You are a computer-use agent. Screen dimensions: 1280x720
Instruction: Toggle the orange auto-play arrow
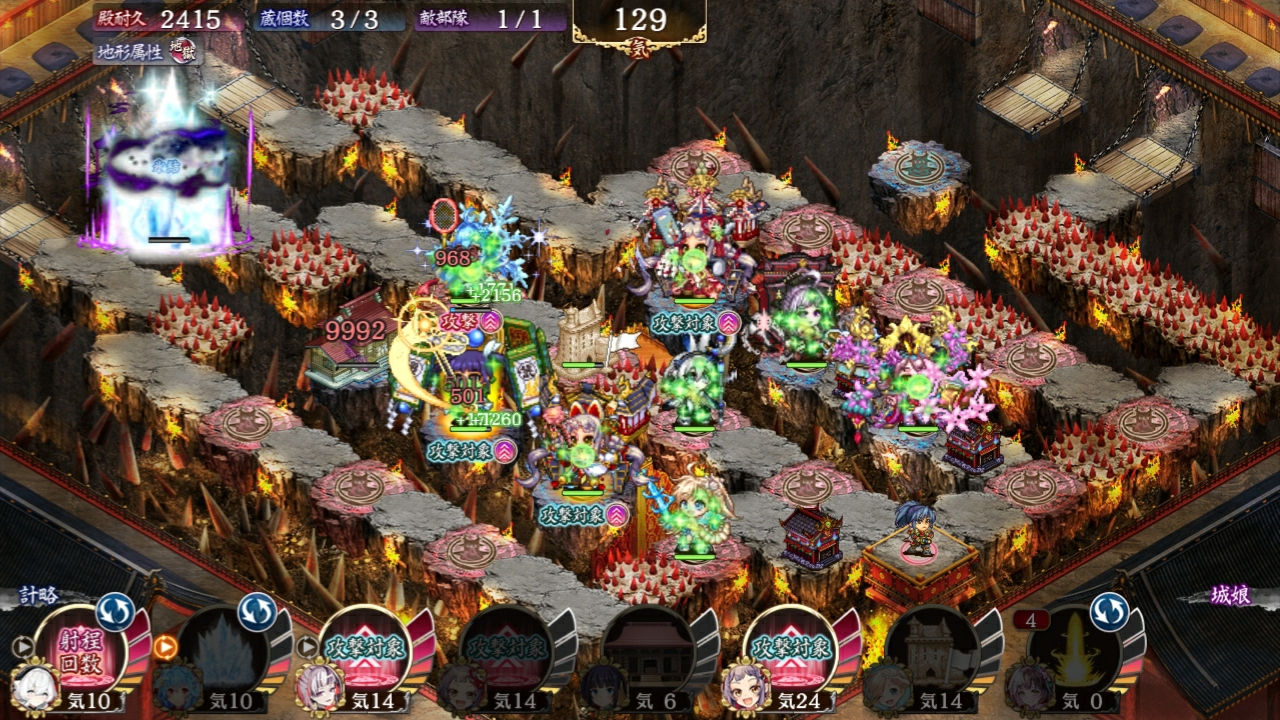[166, 647]
